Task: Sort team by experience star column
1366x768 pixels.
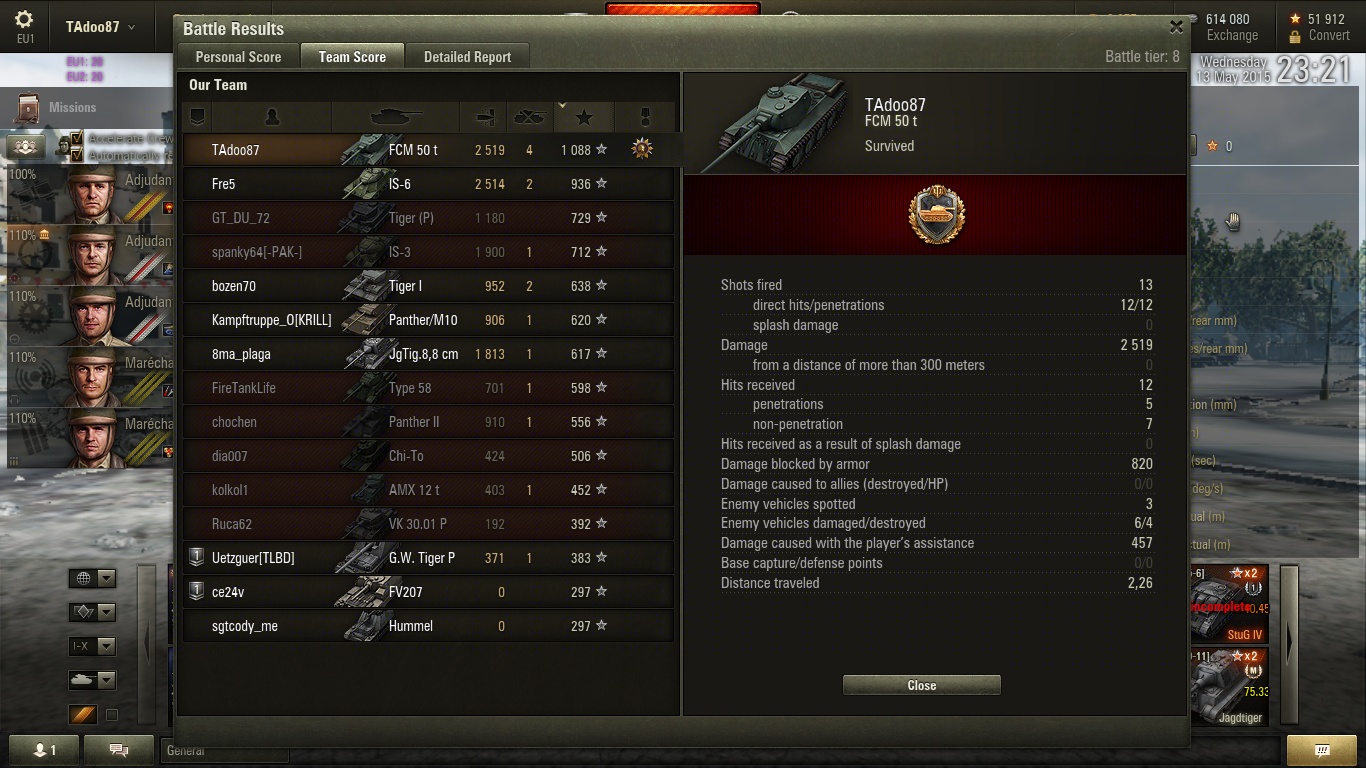Action: (584, 118)
